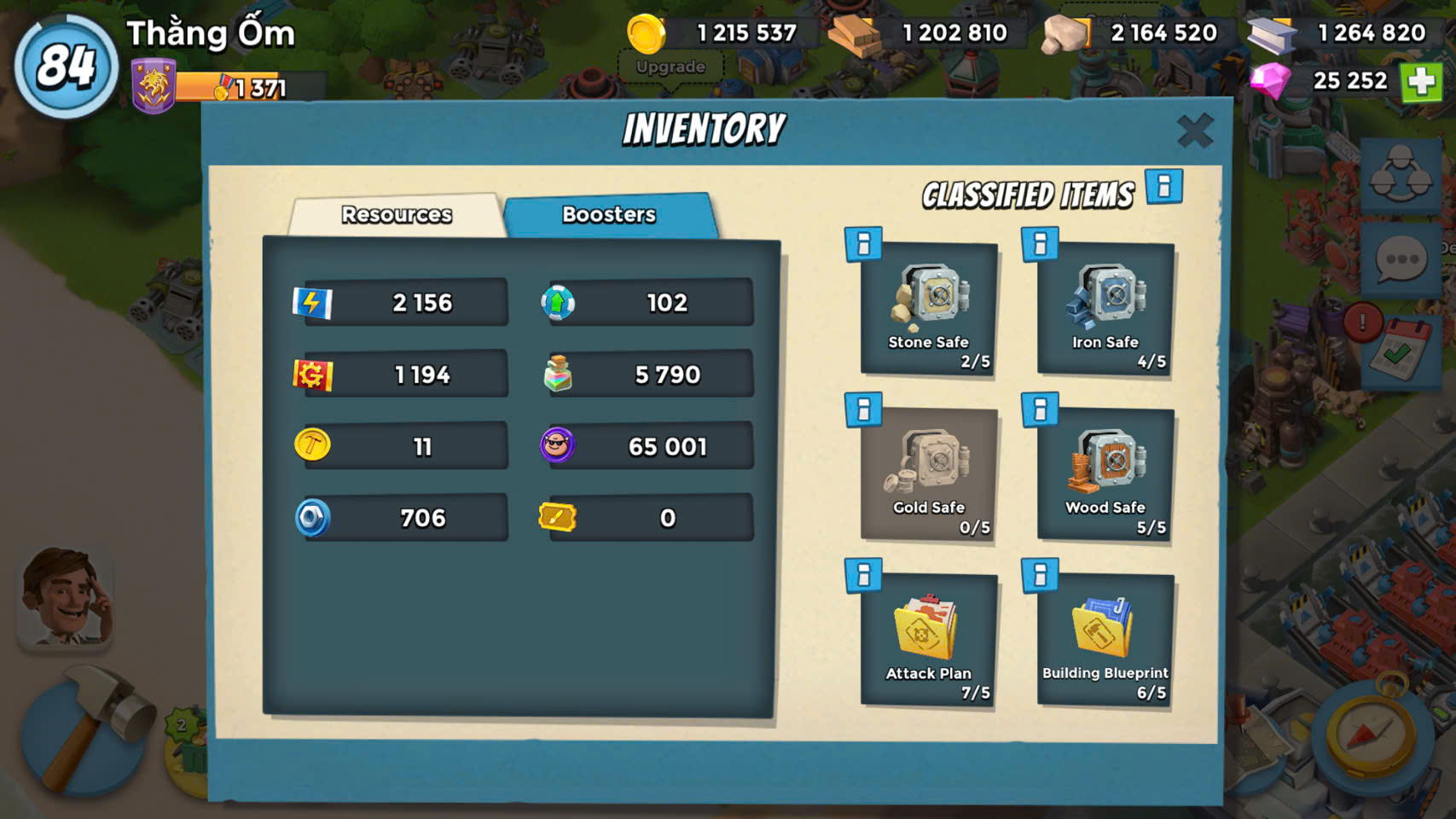Open the advisor character portrait
Viewport: 1456px width, 819px height.
click(65, 597)
